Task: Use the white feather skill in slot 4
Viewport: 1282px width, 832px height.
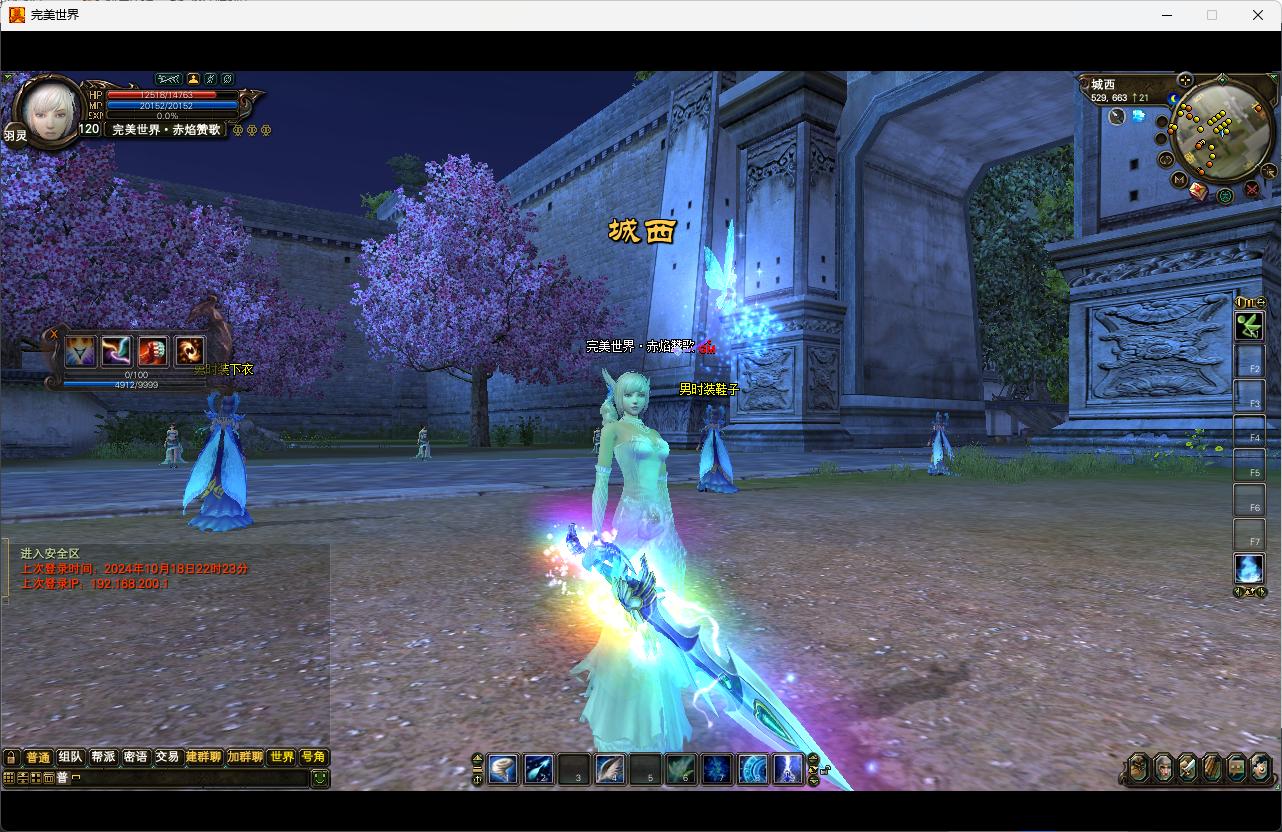Action: 610,769
